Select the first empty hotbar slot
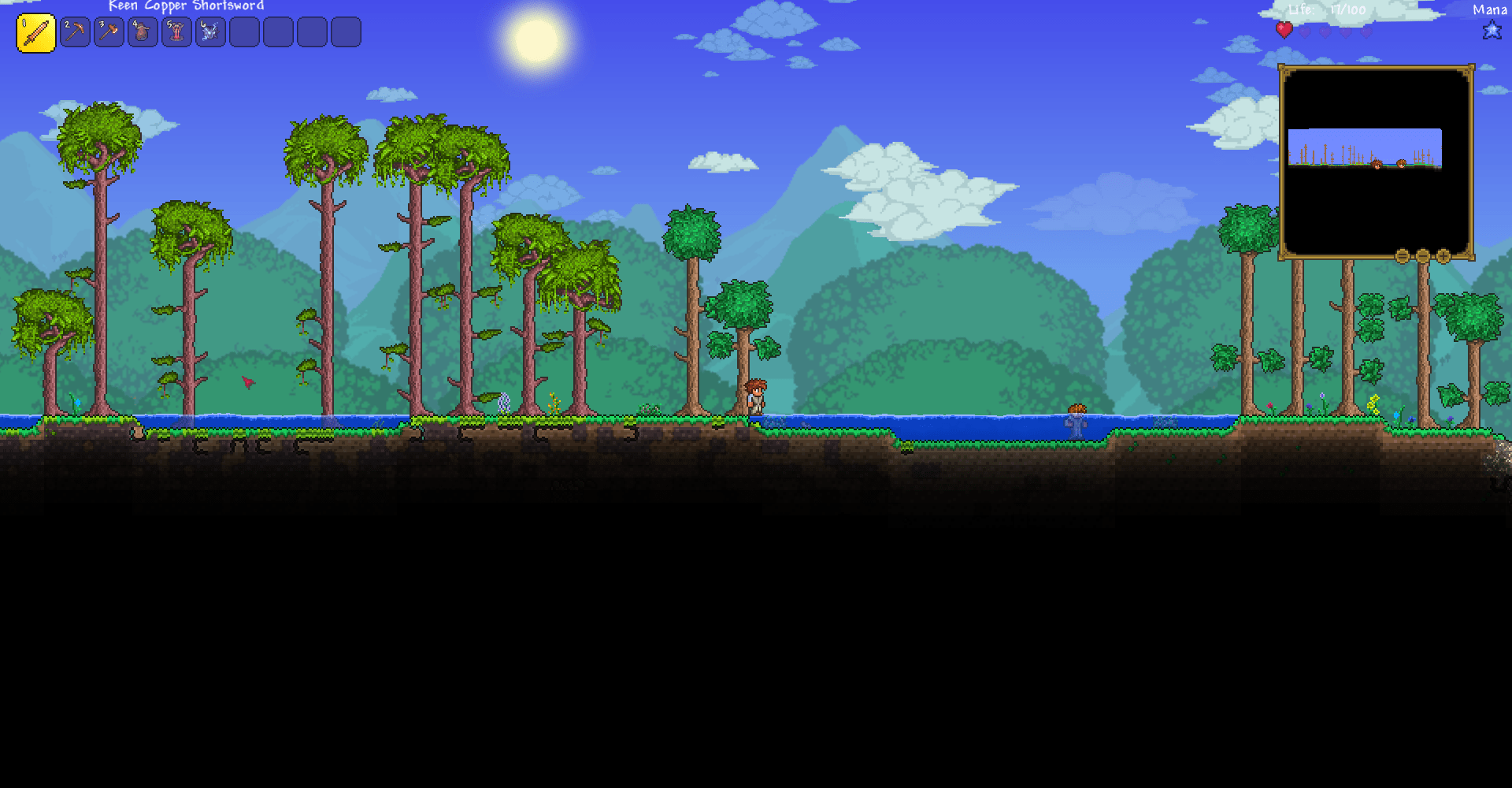Image resolution: width=1512 pixels, height=788 pixels. (x=245, y=32)
